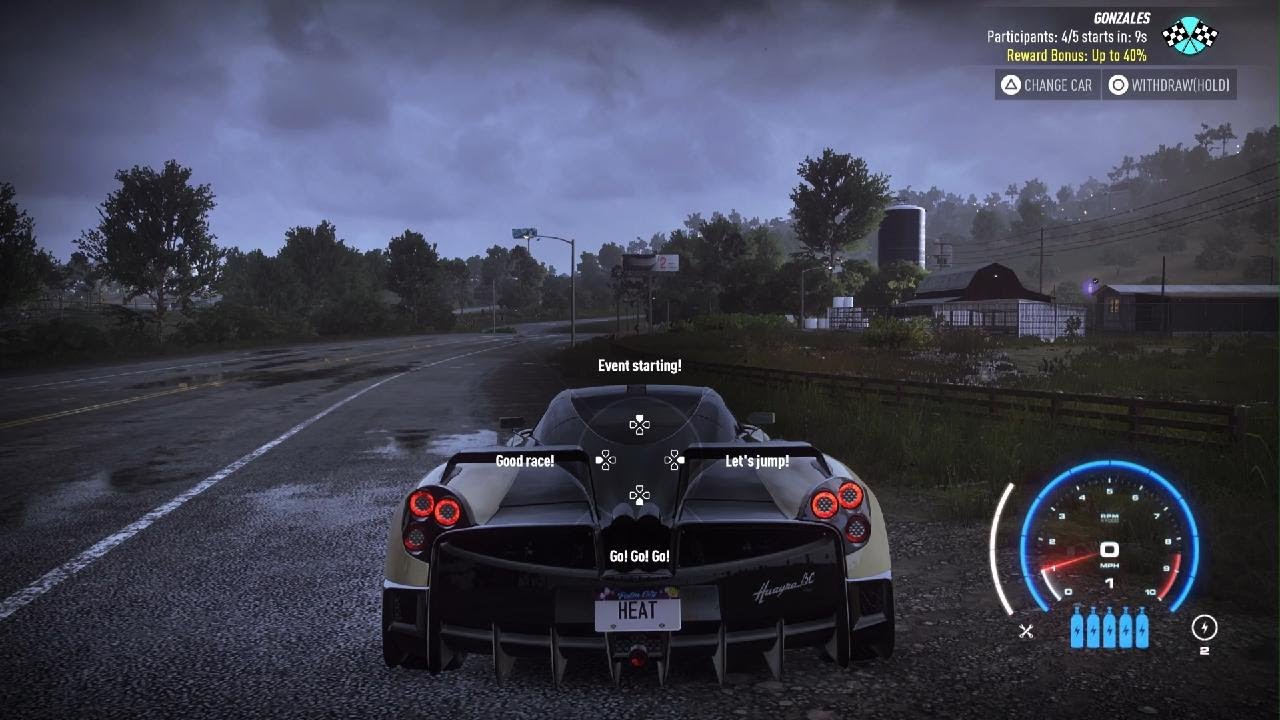Withdraw from the Gonzales event
This screenshot has height=720, width=1280.
tap(1169, 85)
